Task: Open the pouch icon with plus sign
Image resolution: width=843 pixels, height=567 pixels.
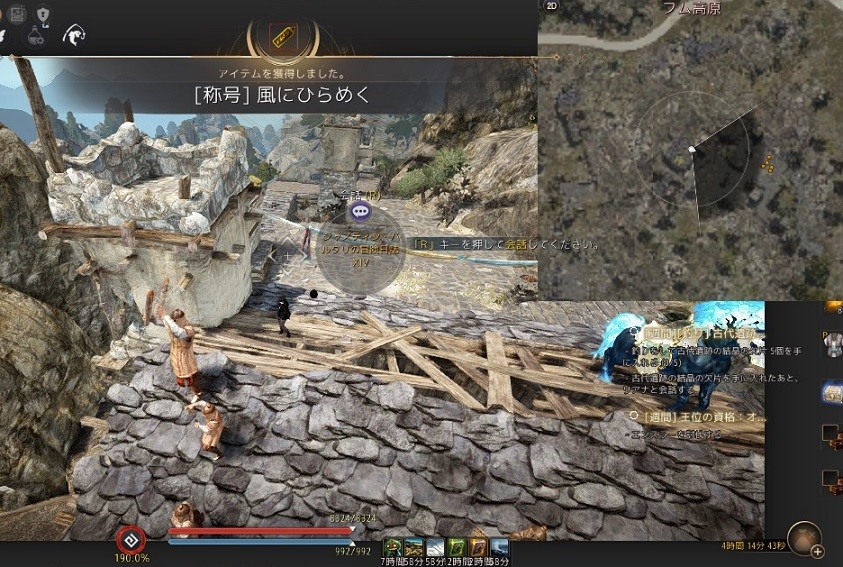Action: (804, 540)
